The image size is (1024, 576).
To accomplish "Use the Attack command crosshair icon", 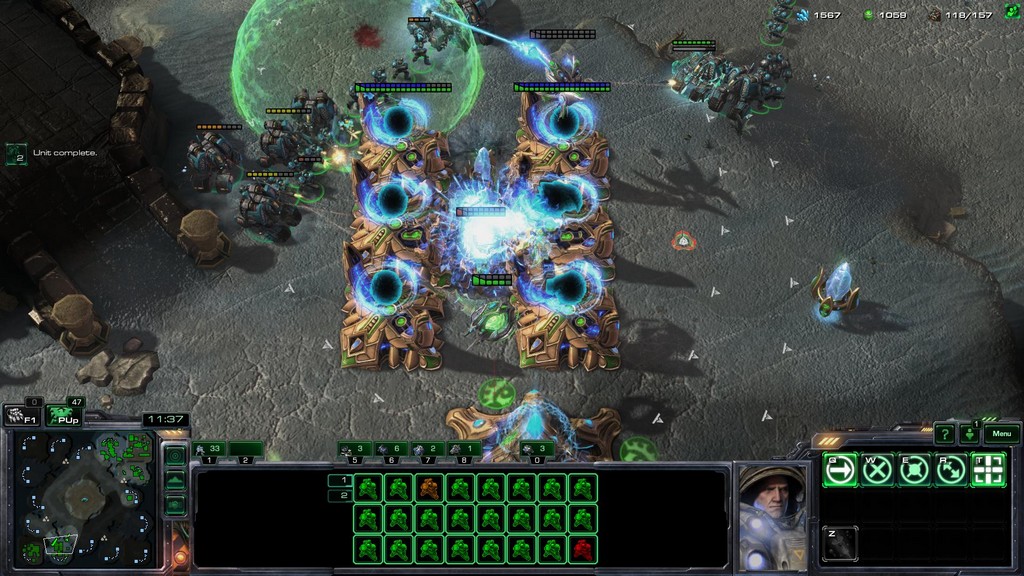I will click(x=988, y=469).
